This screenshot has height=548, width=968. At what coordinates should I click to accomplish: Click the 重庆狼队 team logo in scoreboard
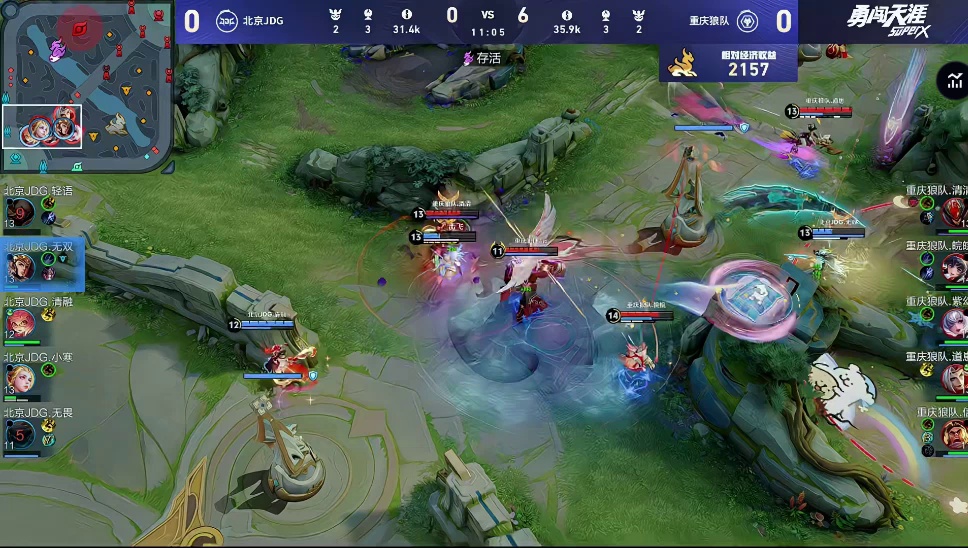coord(748,21)
